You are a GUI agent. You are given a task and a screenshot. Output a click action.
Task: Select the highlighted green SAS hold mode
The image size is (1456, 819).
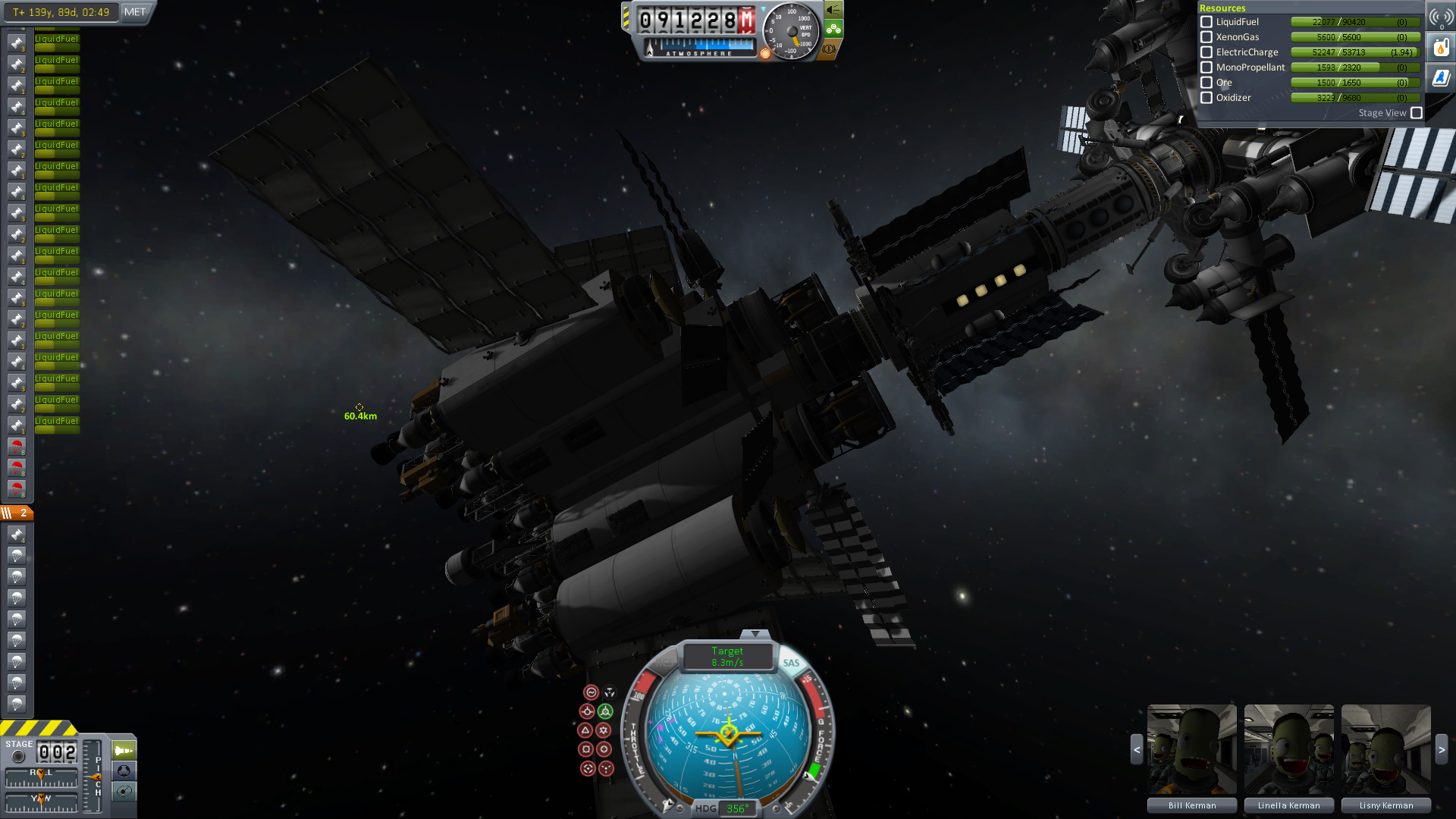pos(605,711)
